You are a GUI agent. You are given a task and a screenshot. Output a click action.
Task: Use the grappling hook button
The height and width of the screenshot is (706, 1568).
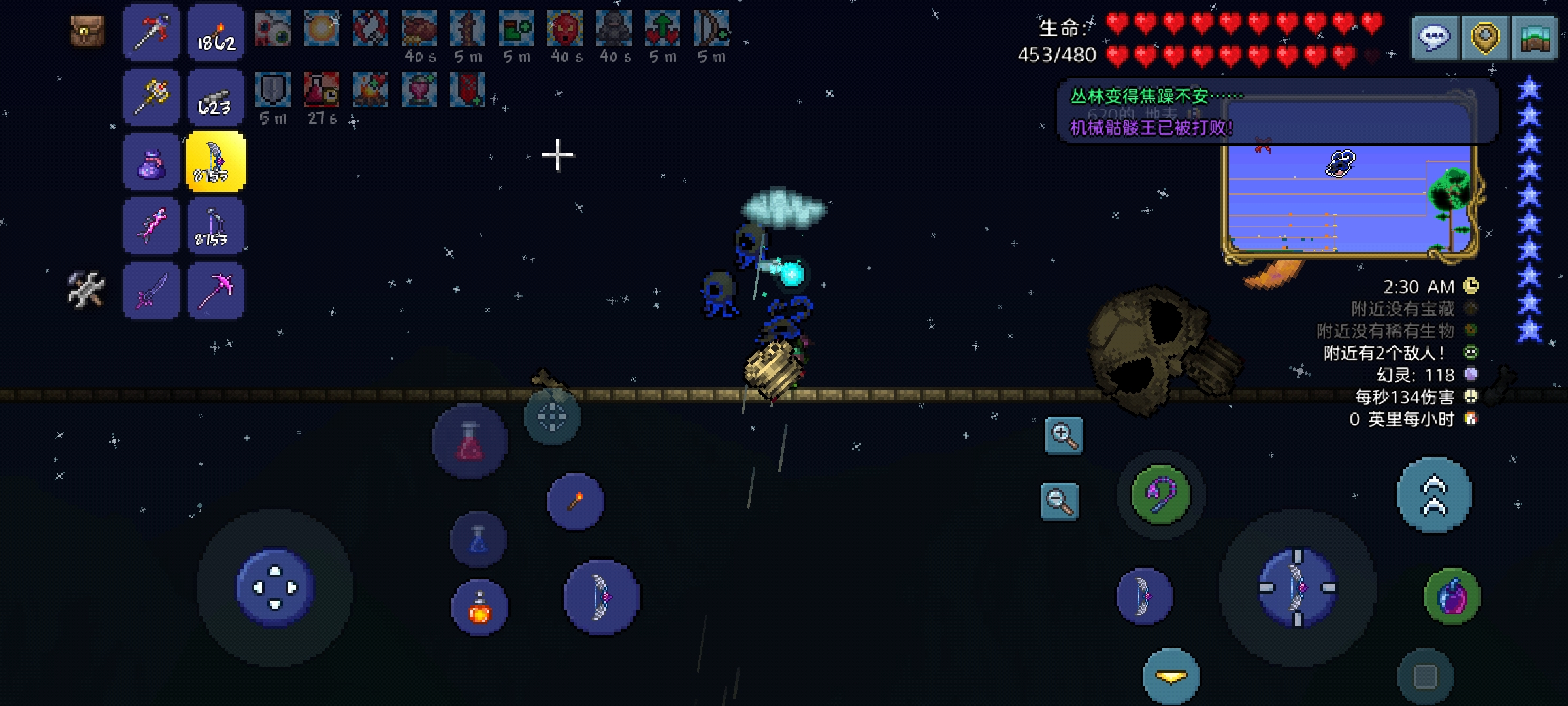[1161, 494]
